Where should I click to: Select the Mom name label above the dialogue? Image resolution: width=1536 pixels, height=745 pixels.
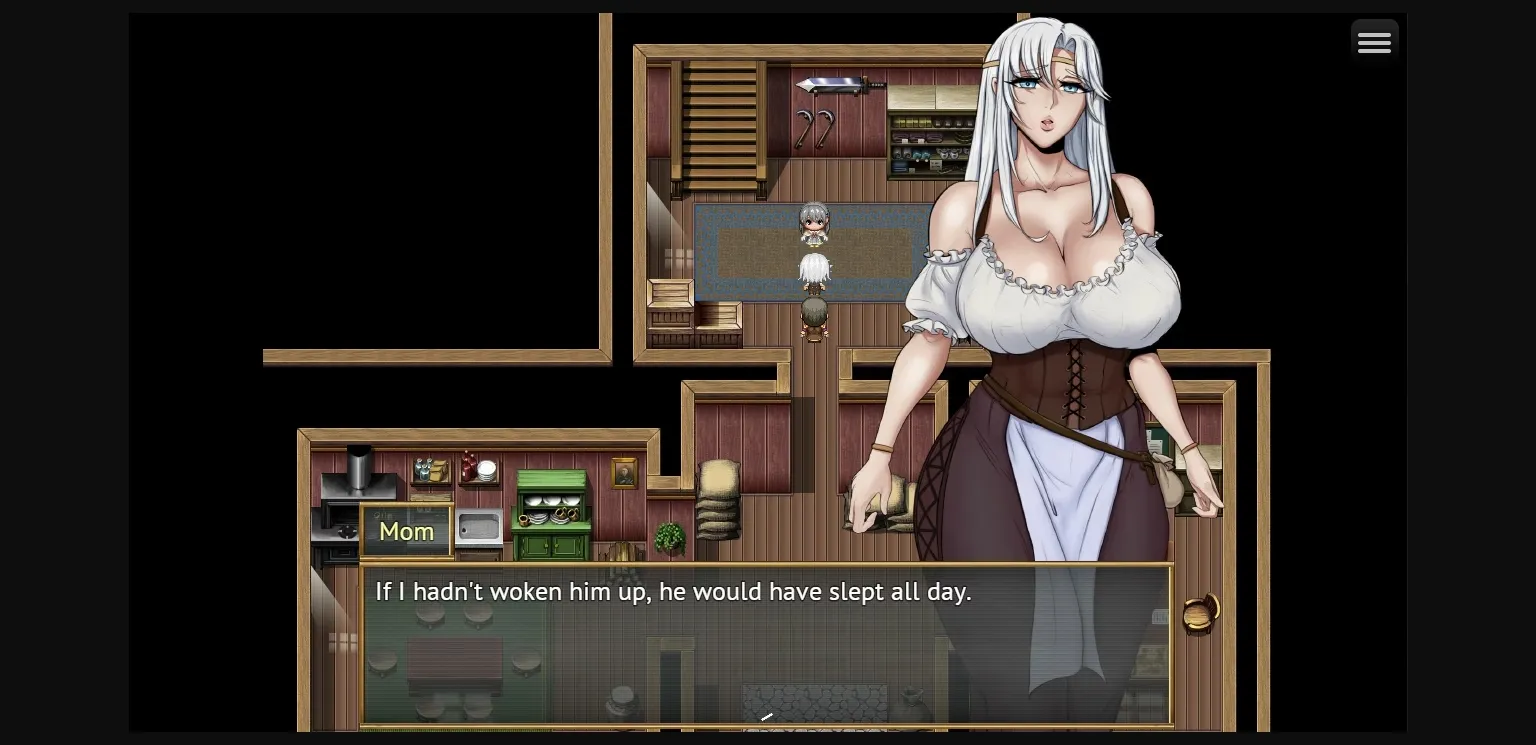pyautogui.click(x=406, y=531)
